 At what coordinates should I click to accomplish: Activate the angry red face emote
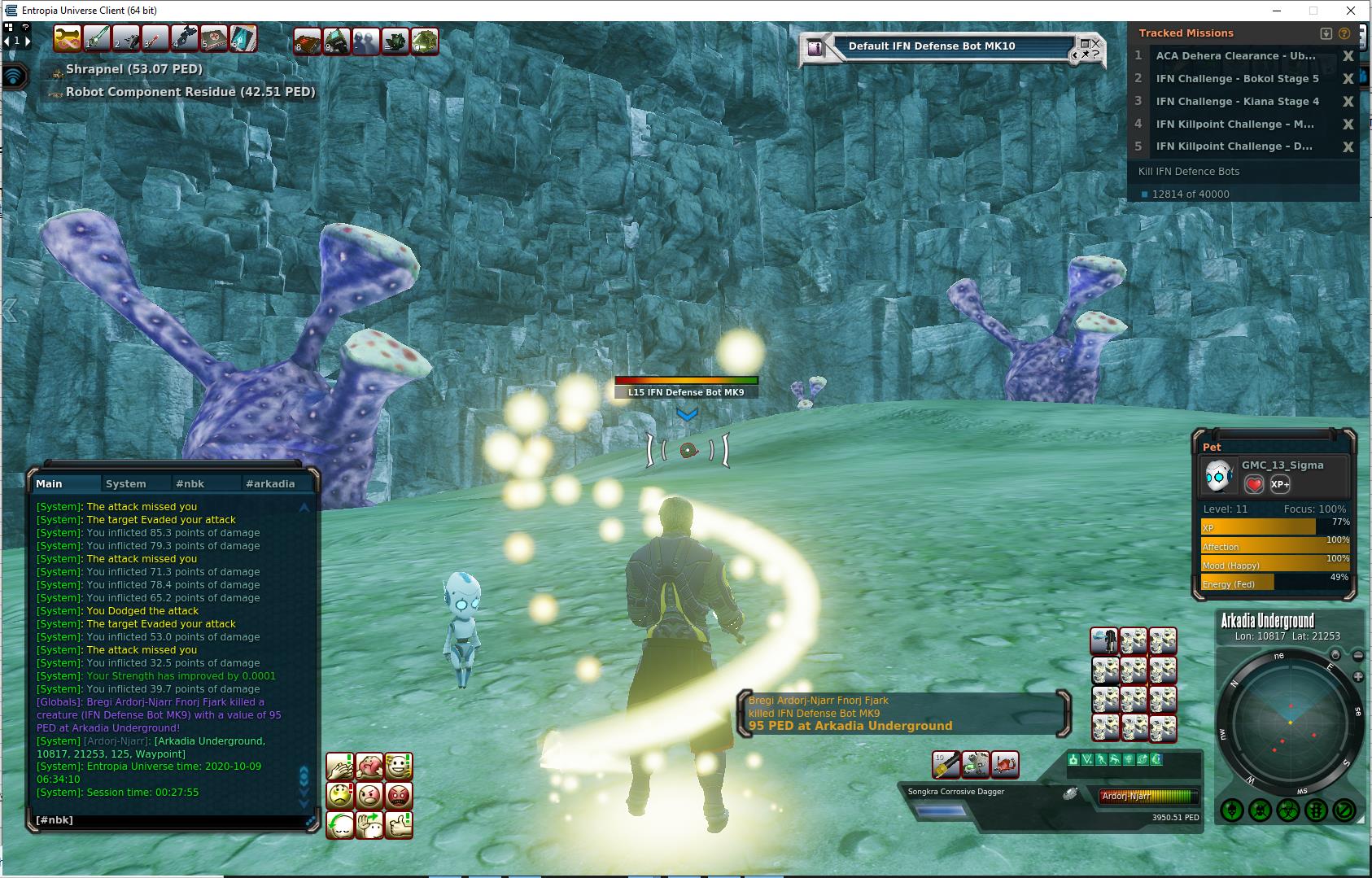[399, 795]
